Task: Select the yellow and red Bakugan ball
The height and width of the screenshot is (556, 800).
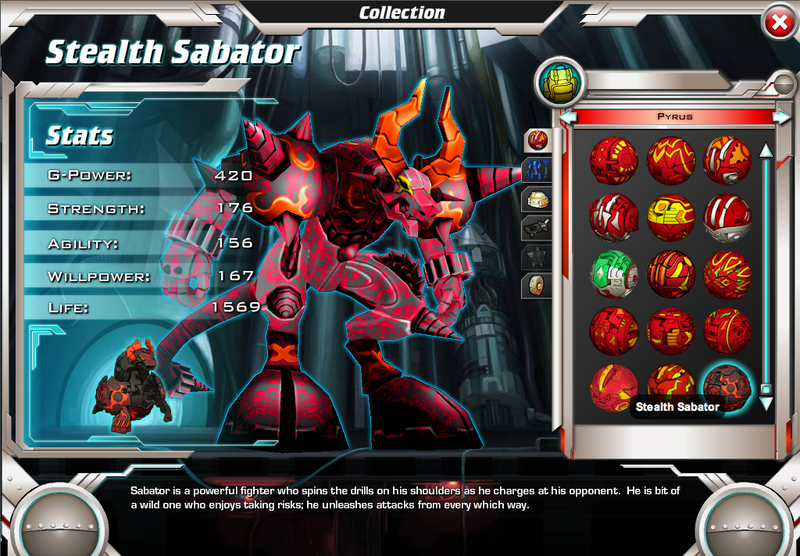Action: tap(670, 214)
